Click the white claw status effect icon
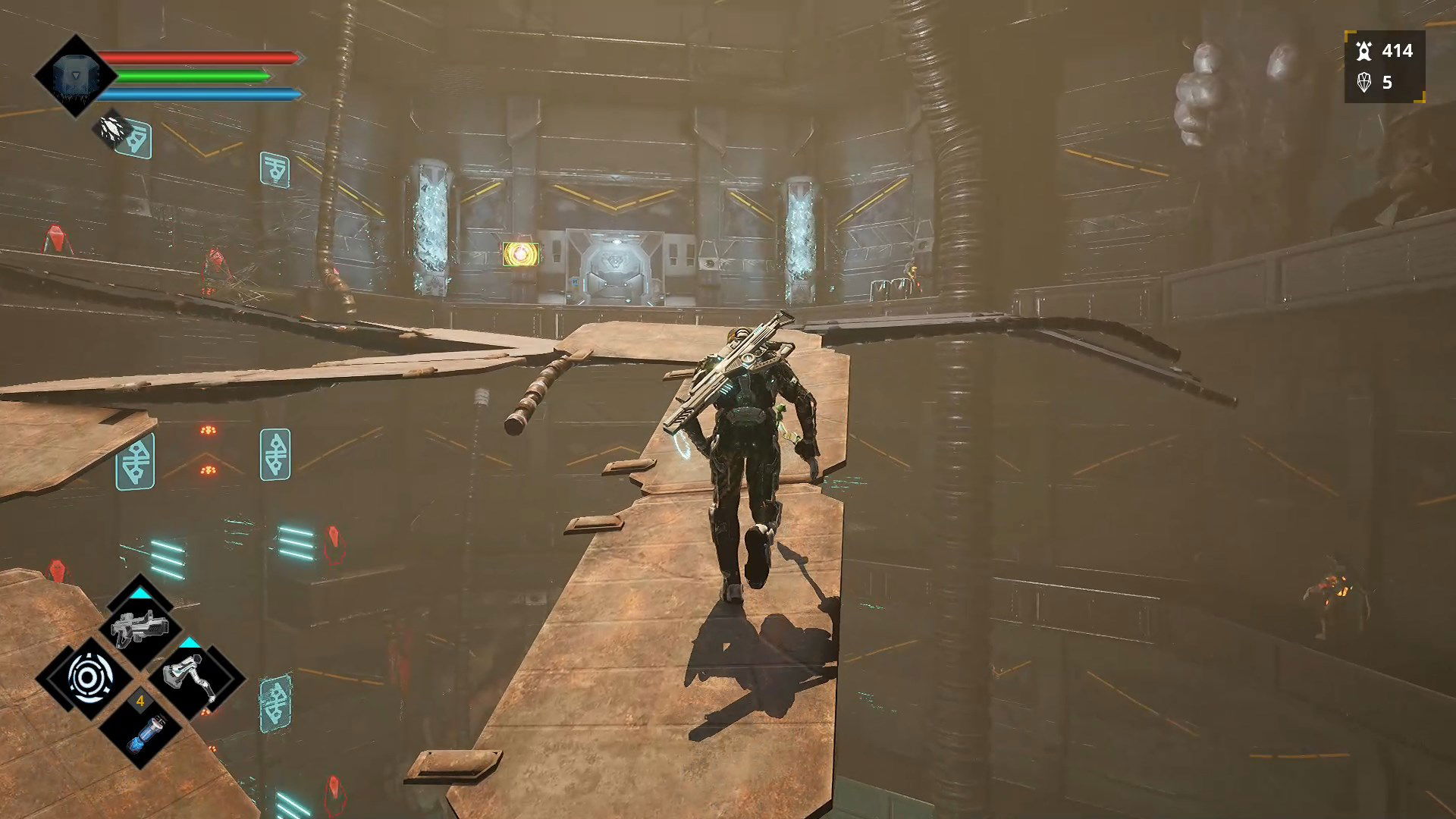Image resolution: width=1456 pixels, height=819 pixels. [112, 130]
